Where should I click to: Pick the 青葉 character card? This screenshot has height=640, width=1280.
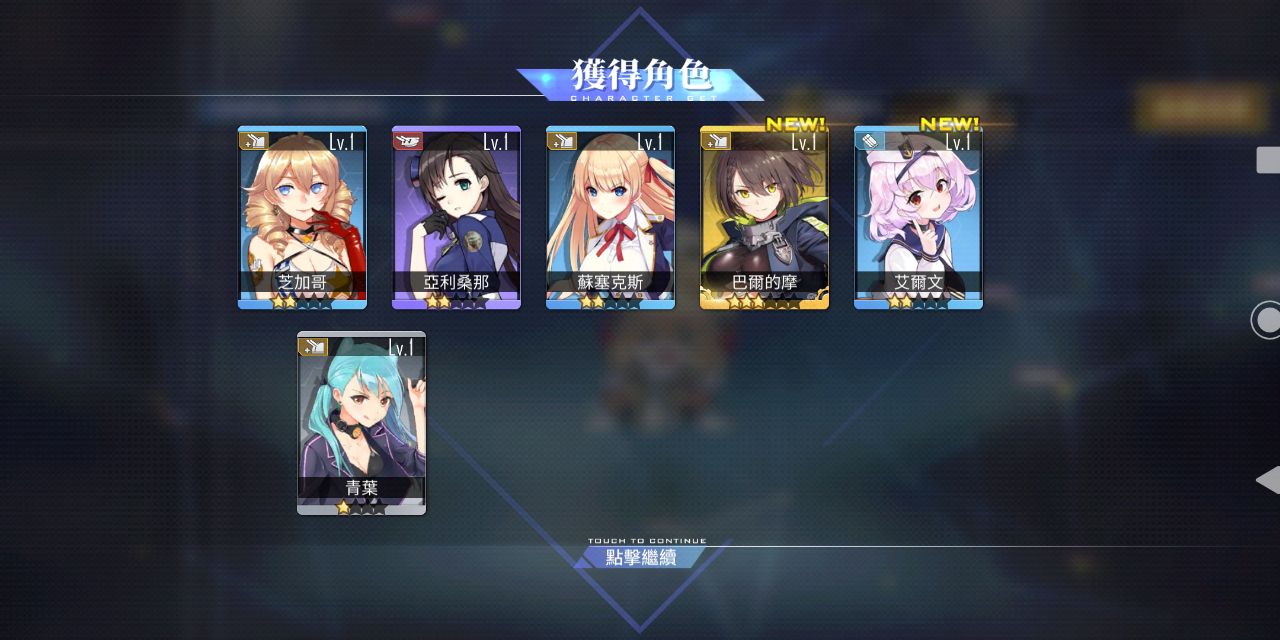click(361, 423)
